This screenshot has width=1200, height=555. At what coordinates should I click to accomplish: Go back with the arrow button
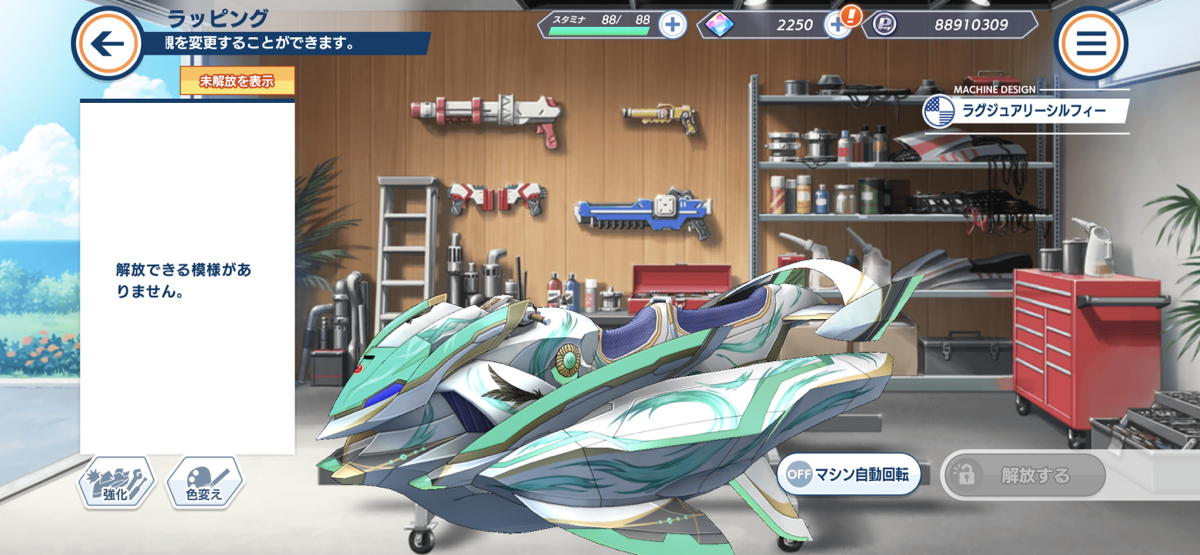[x=108, y=44]
